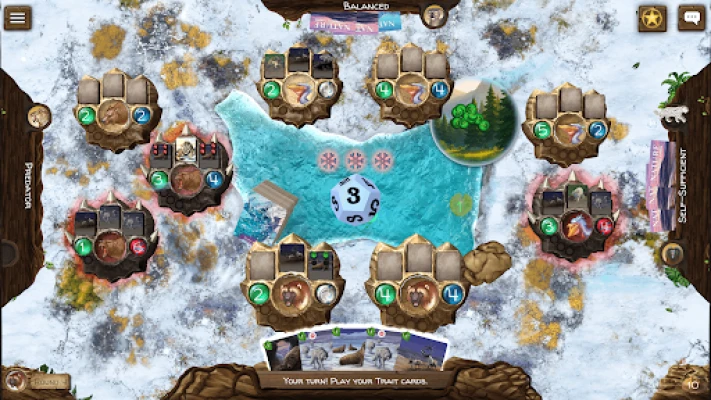711x400 pixels.
Task: Click the gold star button
Action: tap(653, 18)
